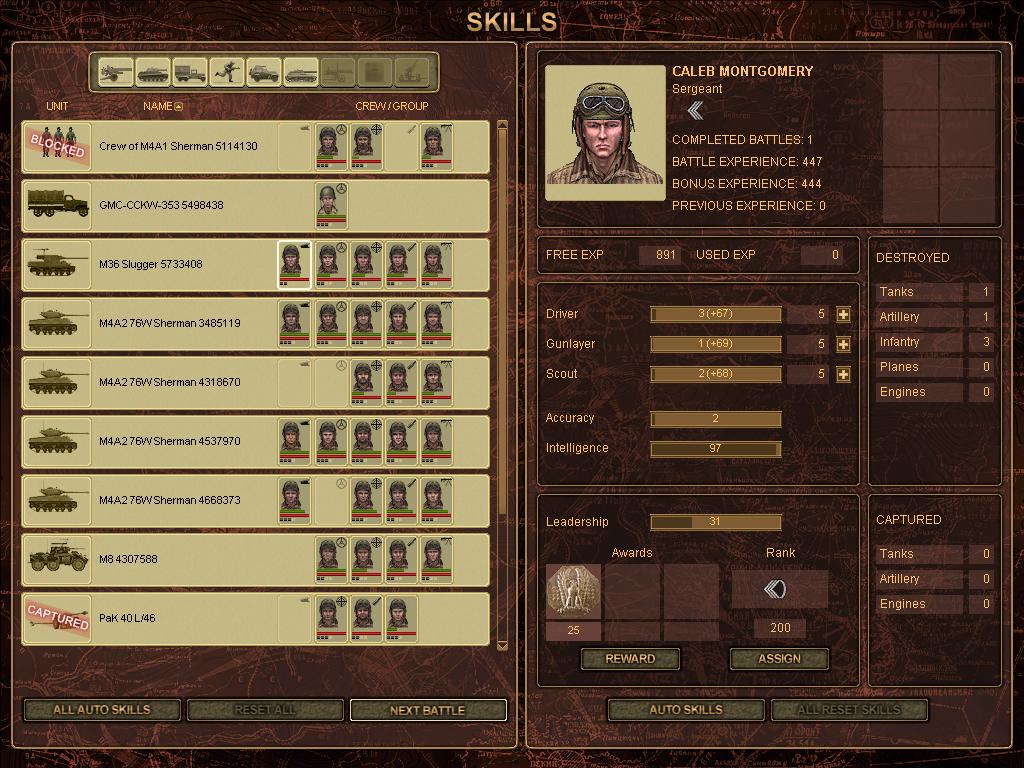Screen dimensions: 1024x768
Task: Sort the unit list by Name
Action: click(162, 106)
